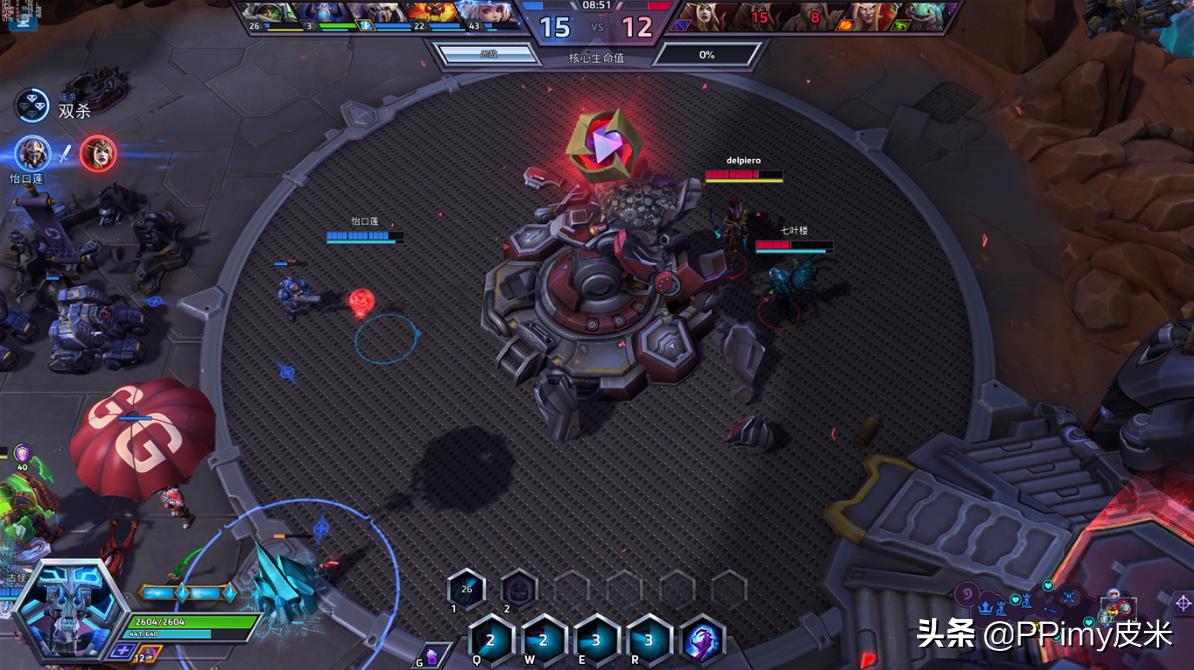This screenshot has width=1194, height=670.
Task: Select the level 26 allied hero portrait
Action: point(272,16)
